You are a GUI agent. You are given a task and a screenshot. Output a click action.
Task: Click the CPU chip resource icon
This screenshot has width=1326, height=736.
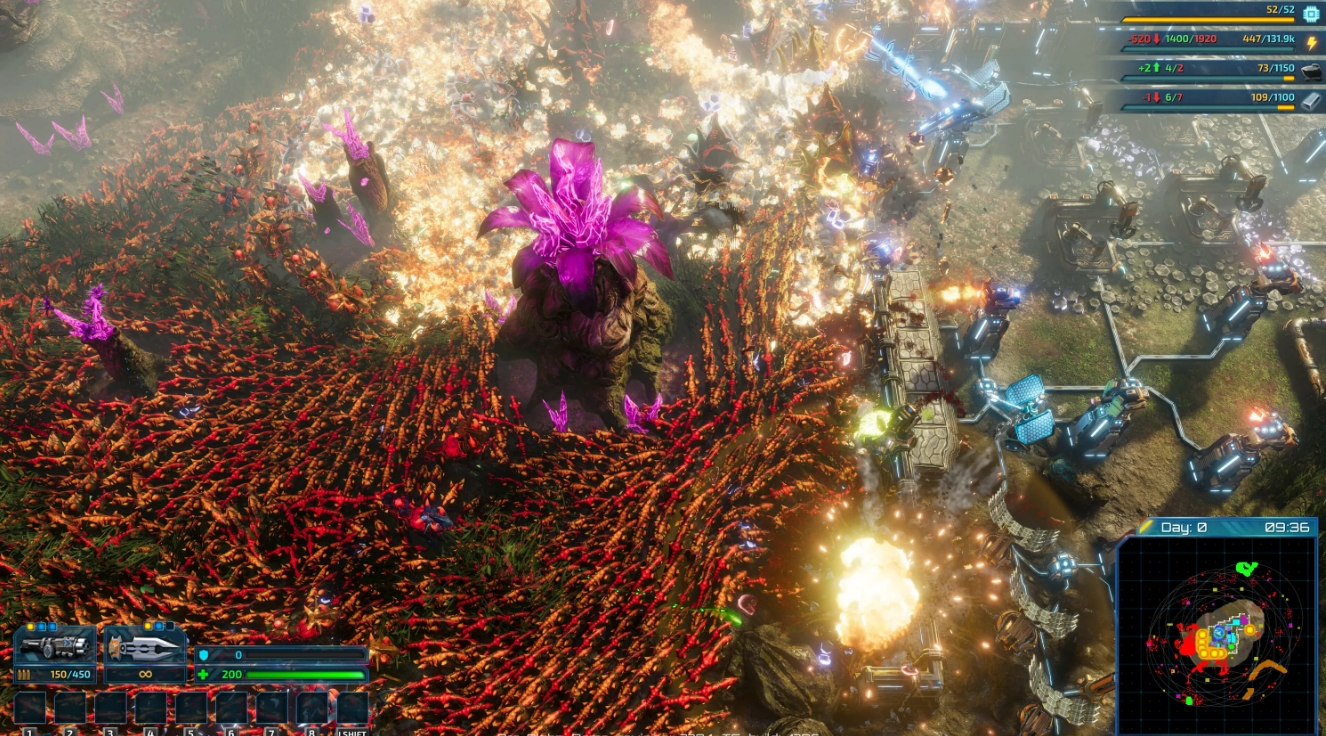[1313, 14]
